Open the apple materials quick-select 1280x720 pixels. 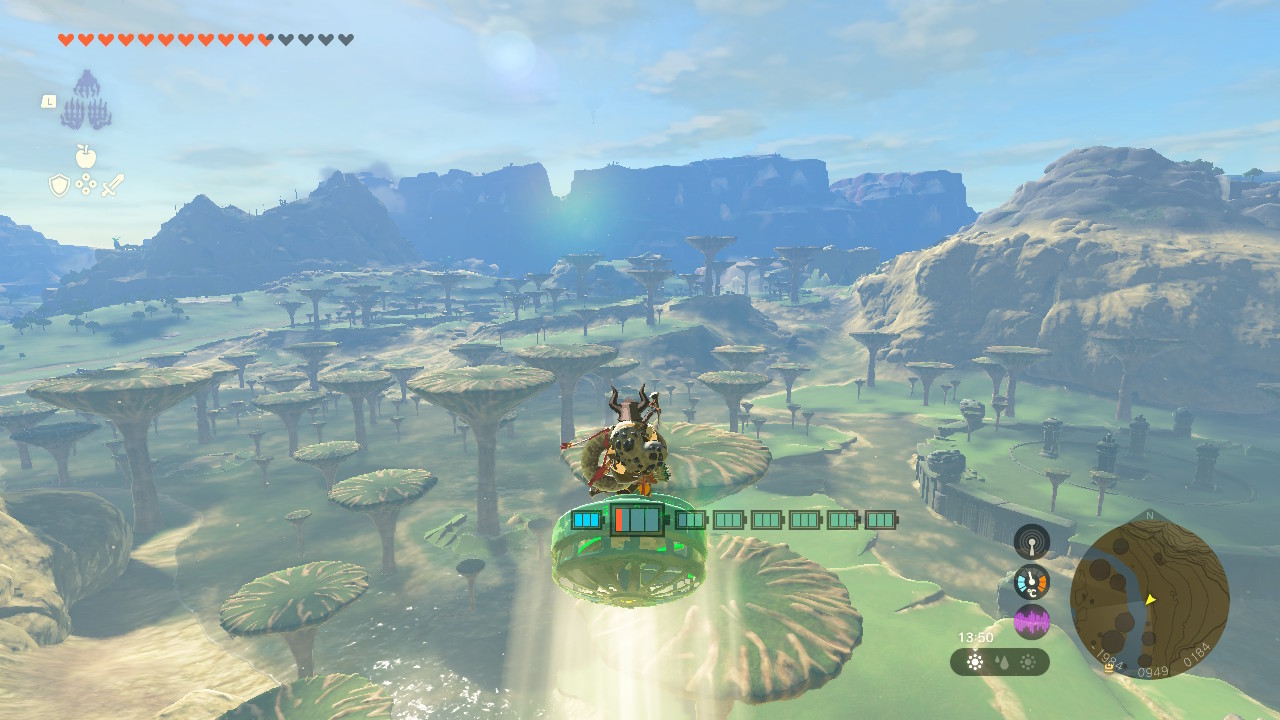point(85,156)
